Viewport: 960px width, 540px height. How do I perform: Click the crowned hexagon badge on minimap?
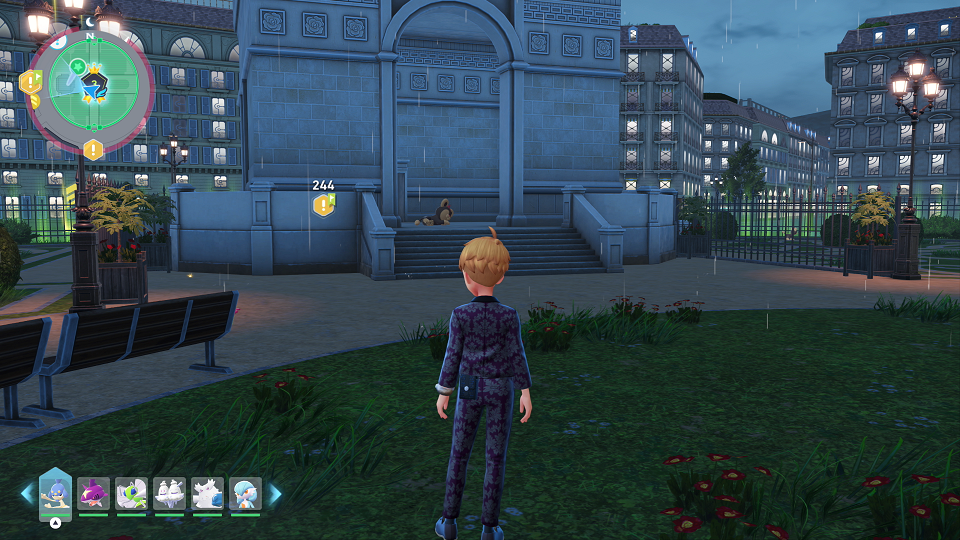point(95,83)
